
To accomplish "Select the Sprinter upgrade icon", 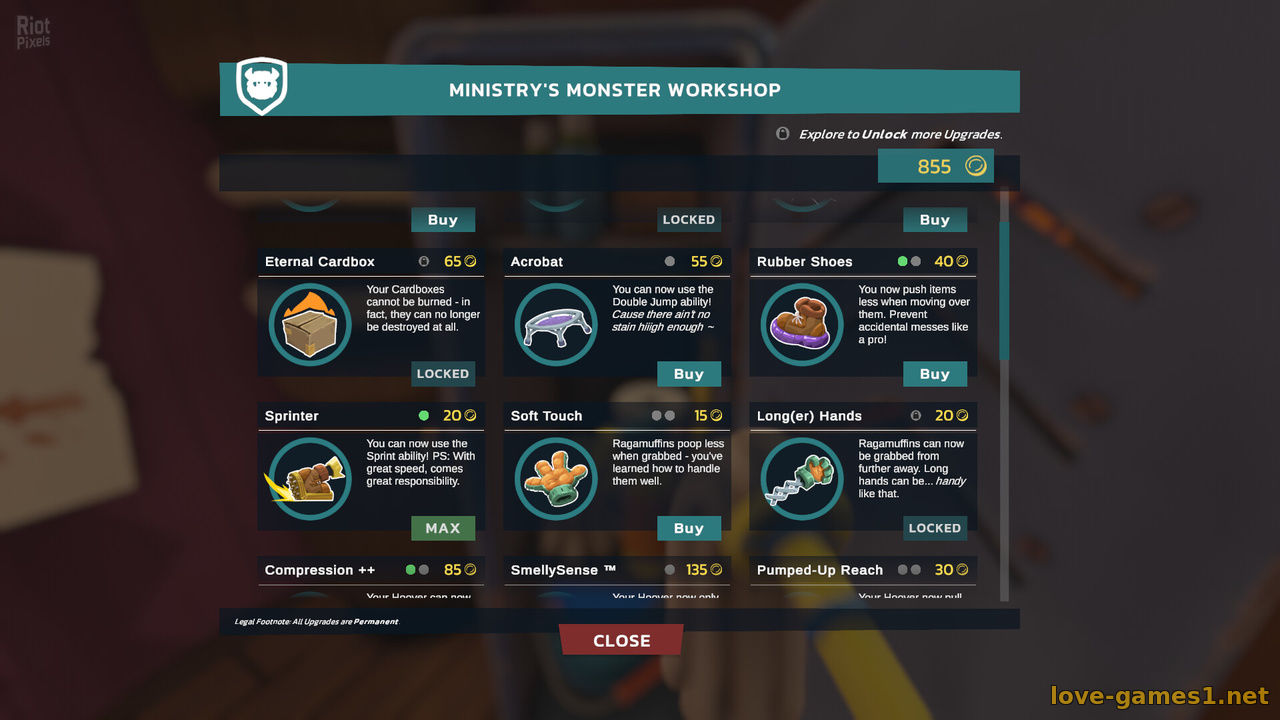I will tap(310, 479).
